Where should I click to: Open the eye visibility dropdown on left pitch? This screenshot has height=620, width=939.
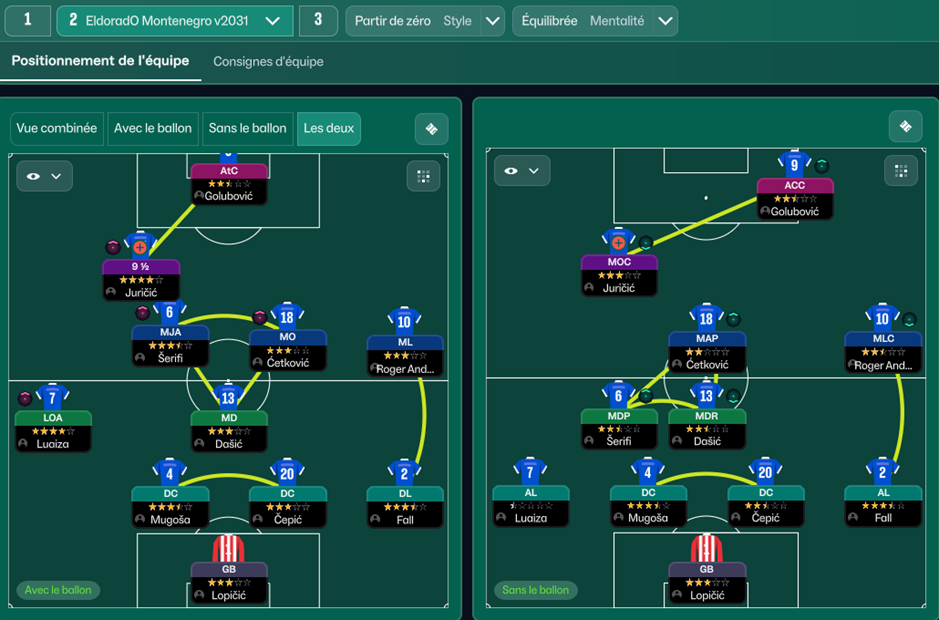(x=44, y=176)
